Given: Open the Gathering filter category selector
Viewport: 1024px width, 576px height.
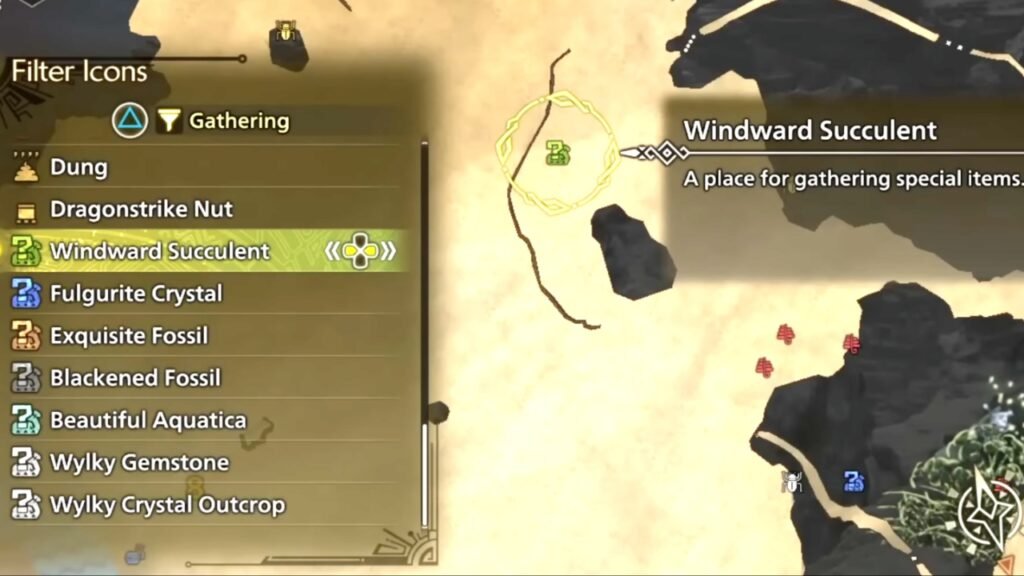Looking at the screenshot, I should click(x=223, y=121).
